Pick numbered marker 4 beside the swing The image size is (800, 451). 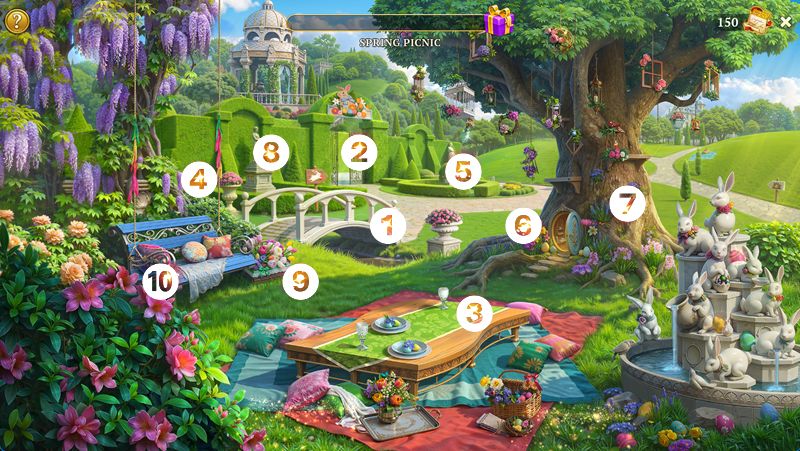tap(199, 180)
